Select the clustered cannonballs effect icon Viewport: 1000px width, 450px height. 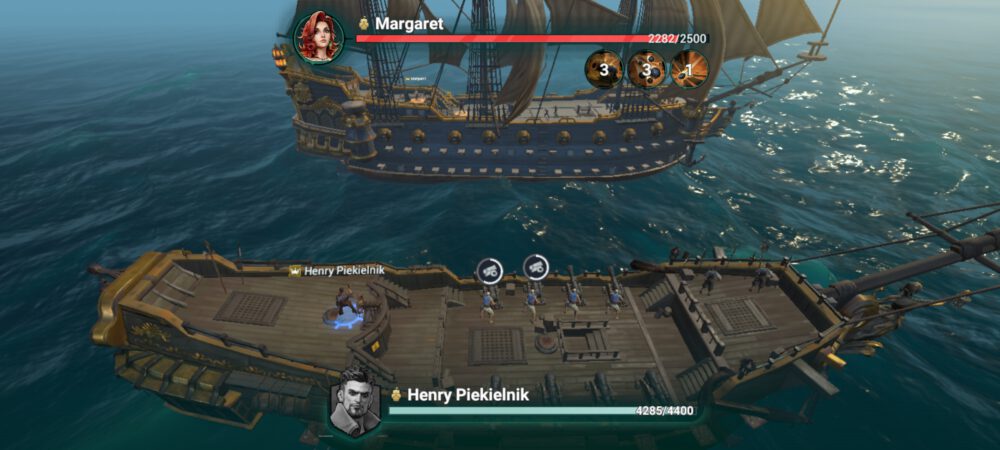(x=647, y=69)
